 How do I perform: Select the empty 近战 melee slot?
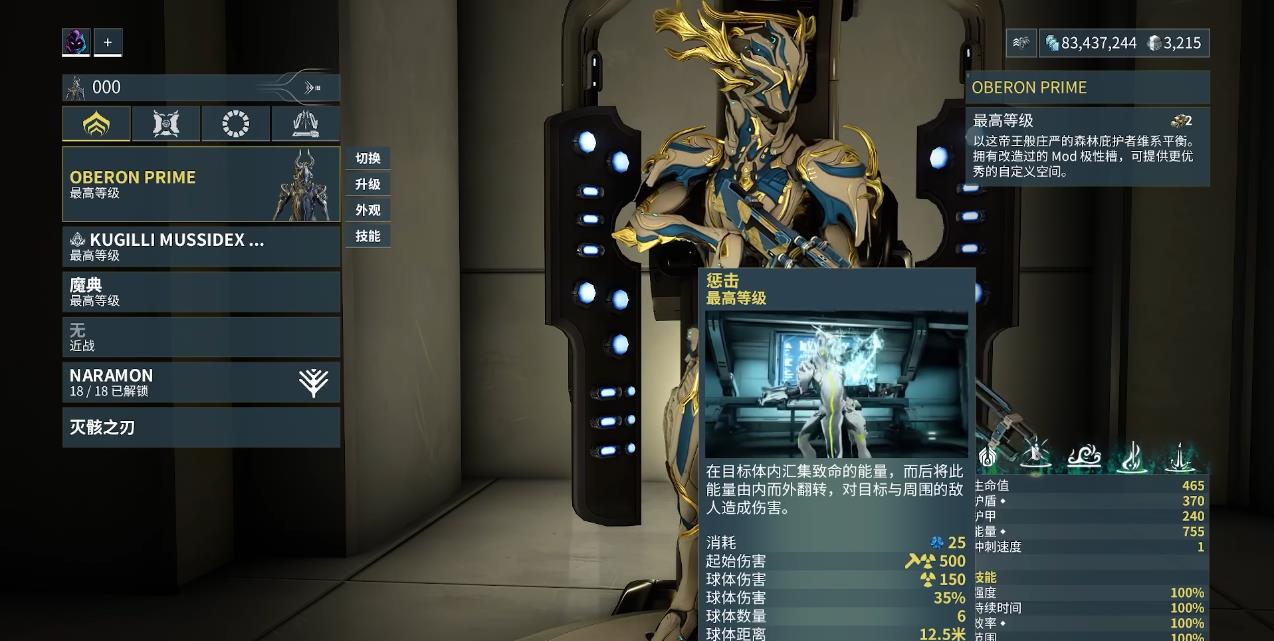(201, 337)
